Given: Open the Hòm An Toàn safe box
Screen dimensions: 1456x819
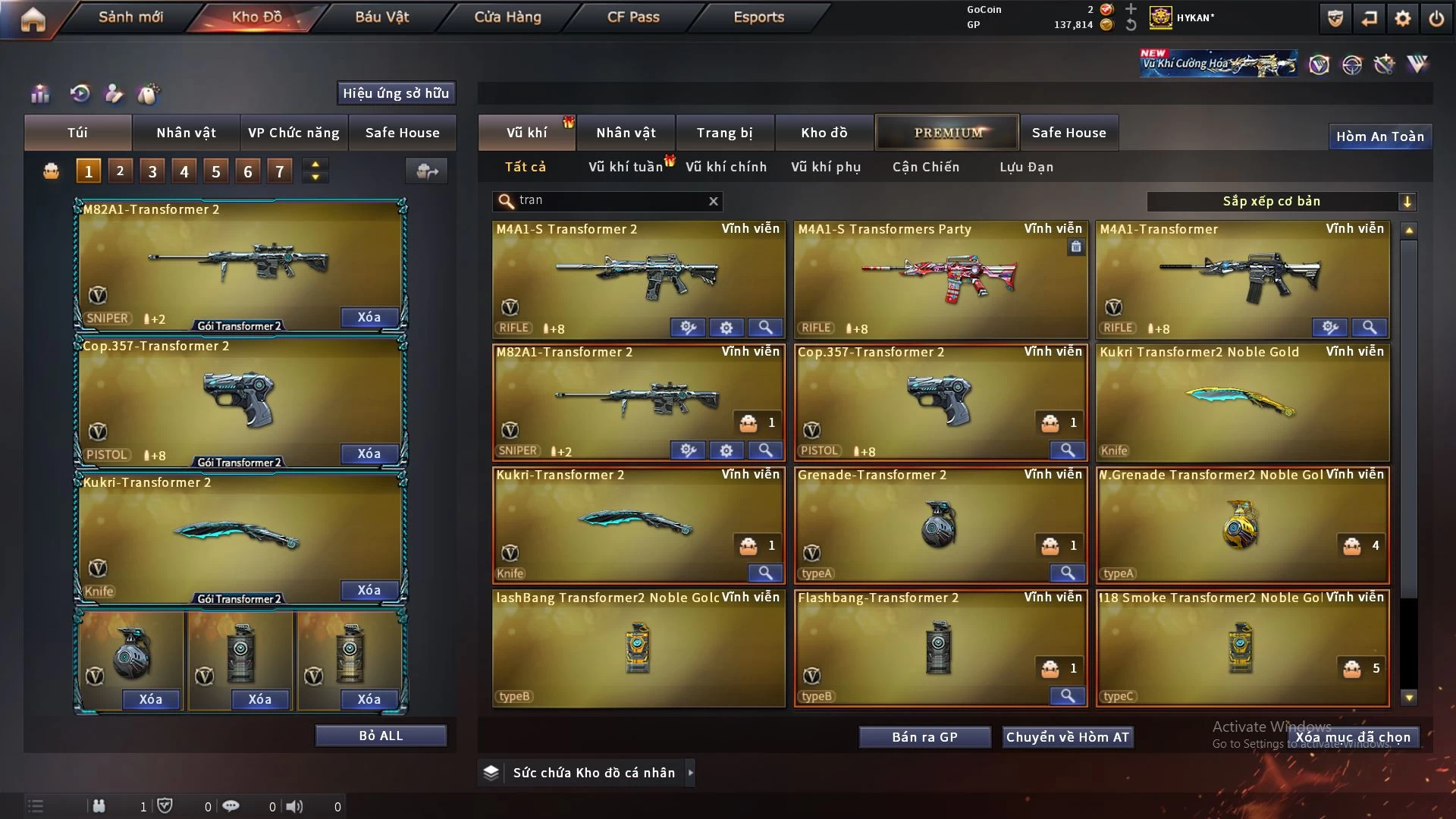Looking at the screenshot, I should tap(1379, 136).
